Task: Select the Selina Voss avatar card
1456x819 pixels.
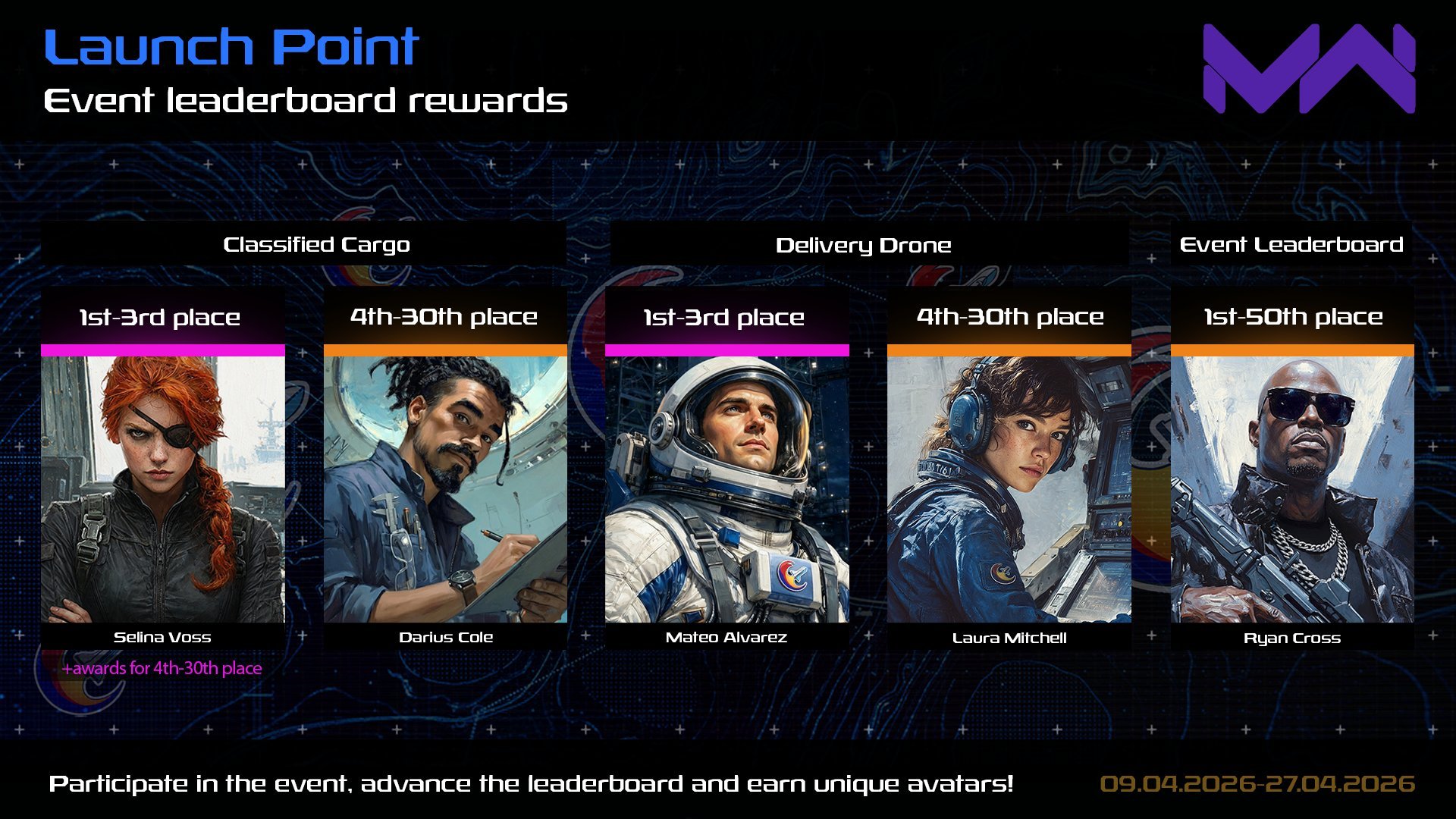Action: pos(162,489)
